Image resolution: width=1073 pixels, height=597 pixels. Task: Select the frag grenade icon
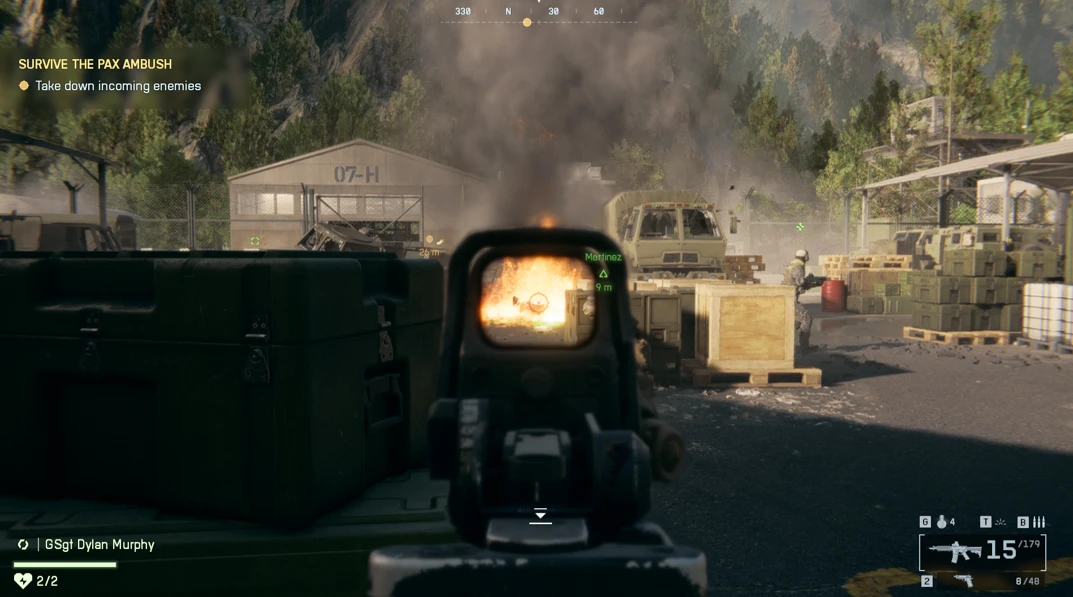tap(941, 521)
